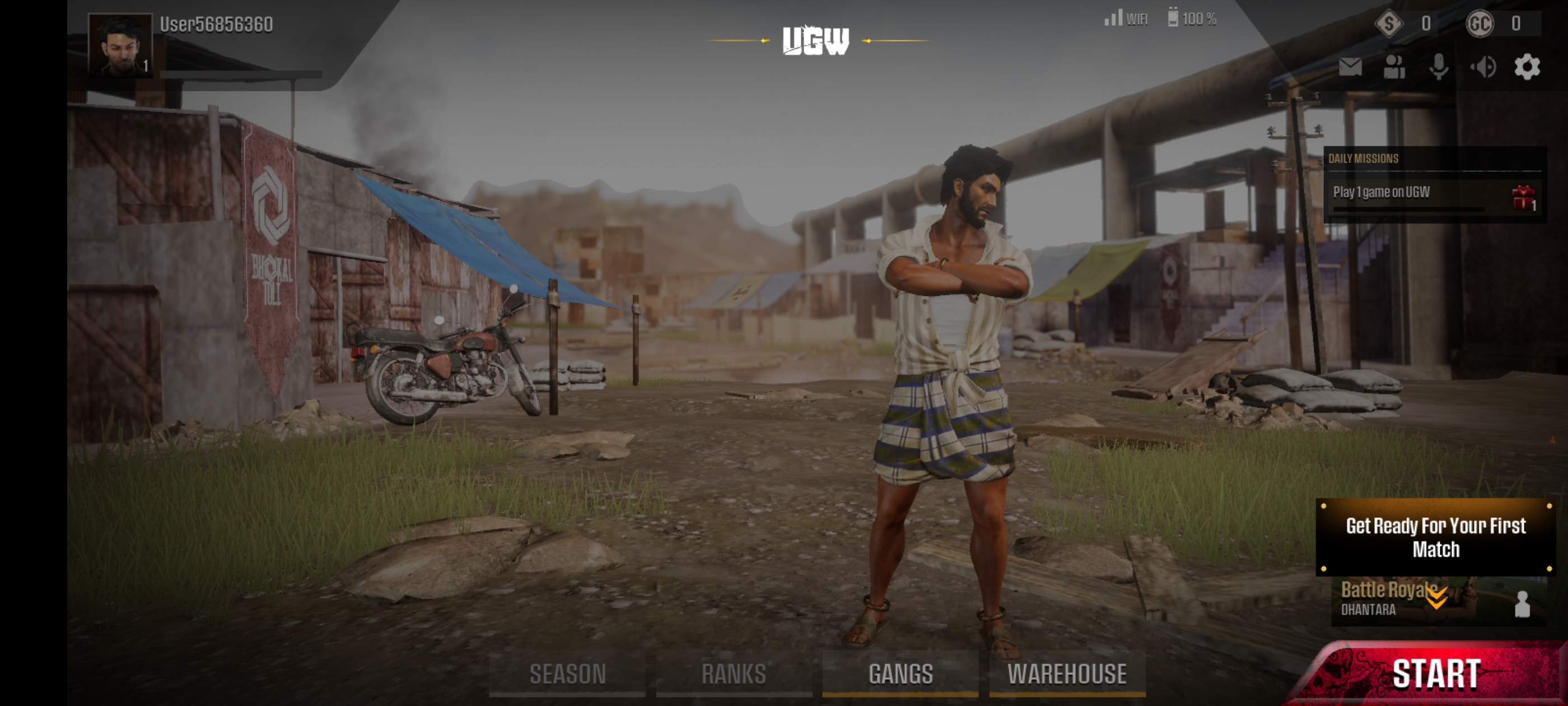The image size is (1568, 706).
Task: Toggle the game sound speaker
Action: (x=1483, y=68)
